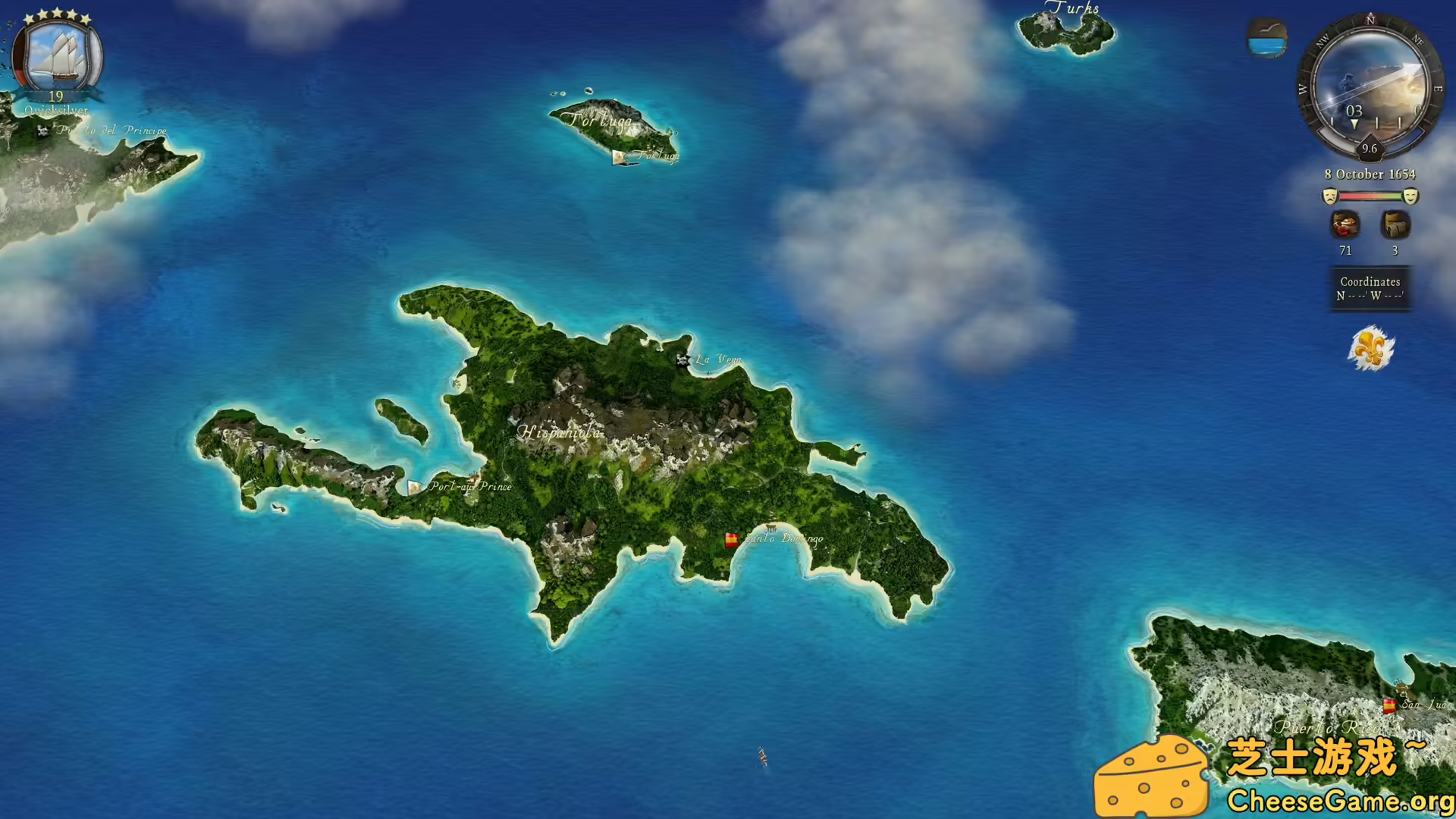This screenshot has width=1456, height=819.
Task: Click the 9.6 speed indicator under compass
Action: [1370, 149]
